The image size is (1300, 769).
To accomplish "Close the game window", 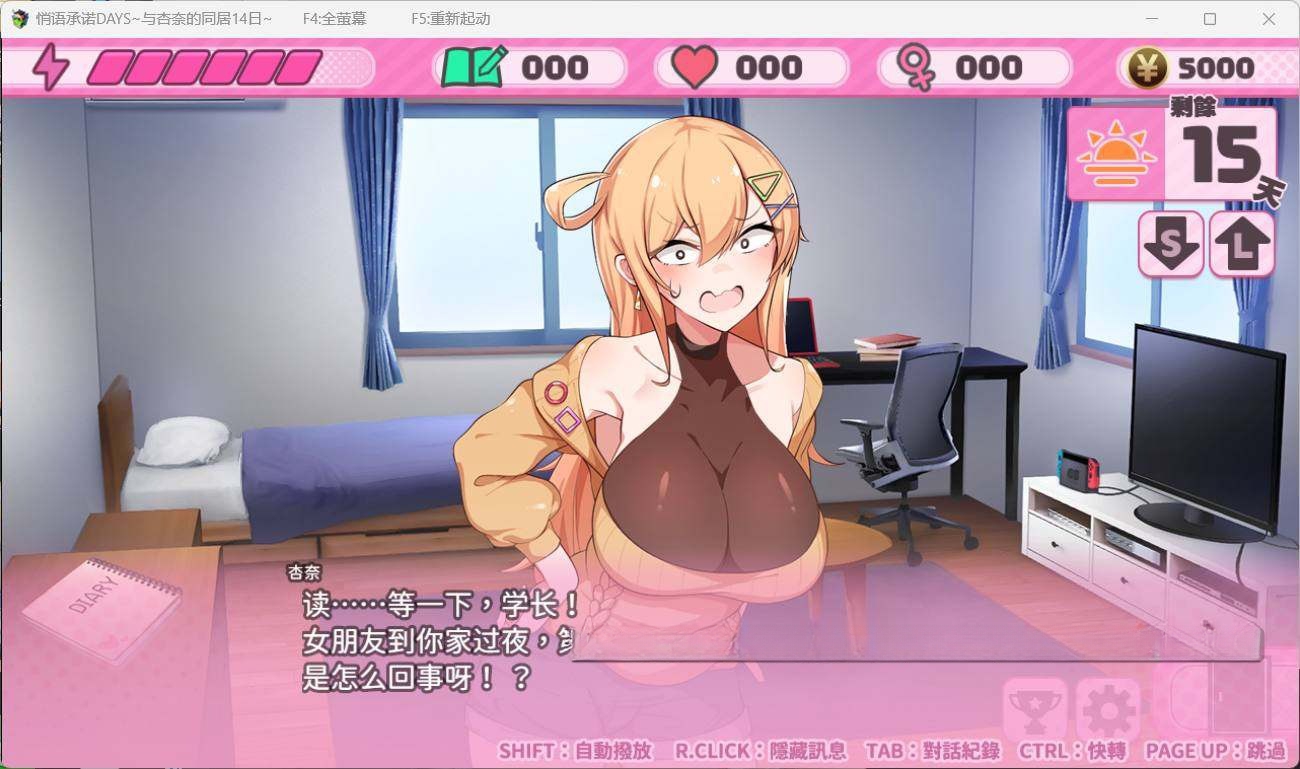I will (x=1269, y=19).
